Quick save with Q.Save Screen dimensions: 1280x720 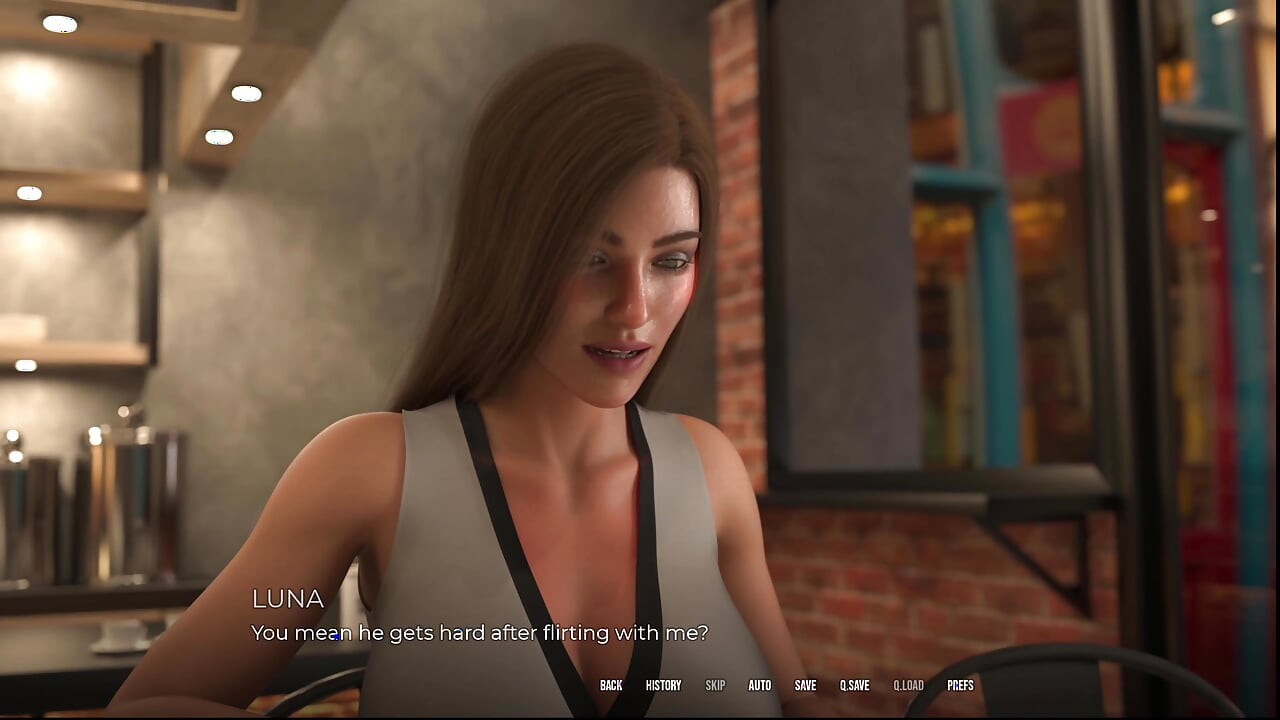point(854,686)
